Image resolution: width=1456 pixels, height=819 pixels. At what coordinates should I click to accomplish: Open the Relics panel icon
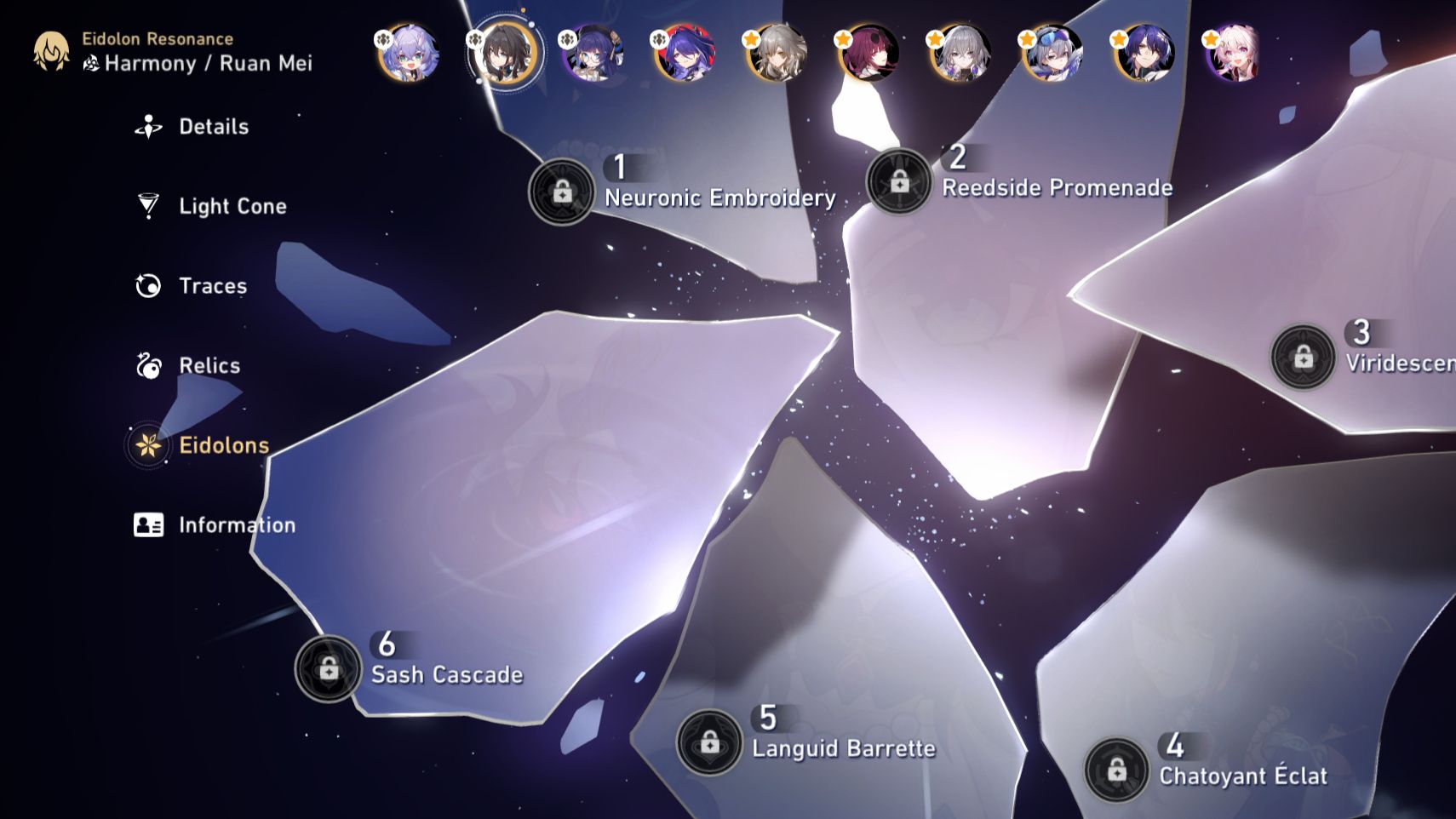[x=150, y=365]
